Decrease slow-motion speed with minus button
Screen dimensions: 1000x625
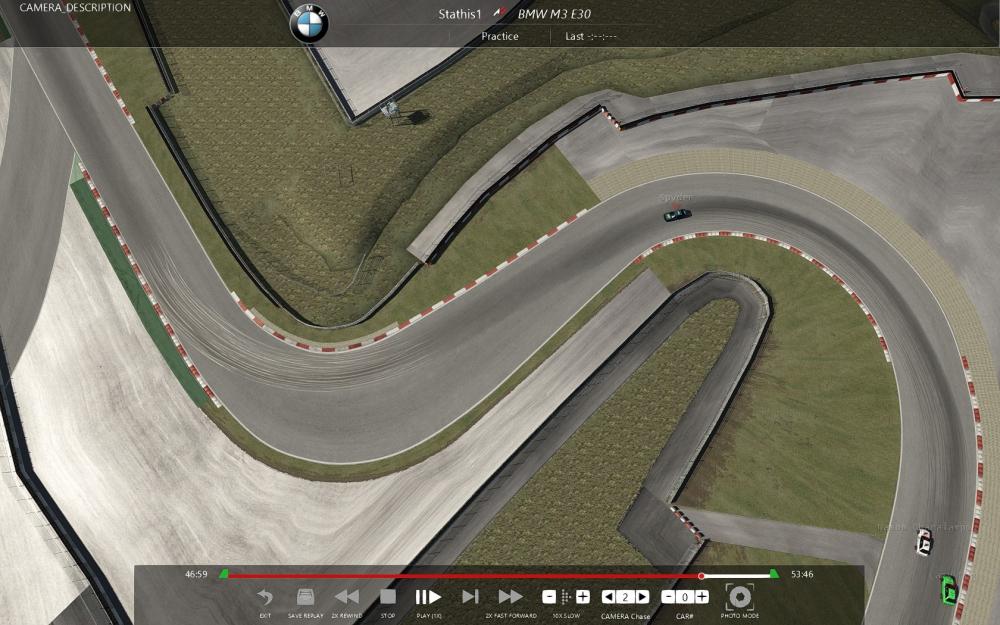point(549,597)
